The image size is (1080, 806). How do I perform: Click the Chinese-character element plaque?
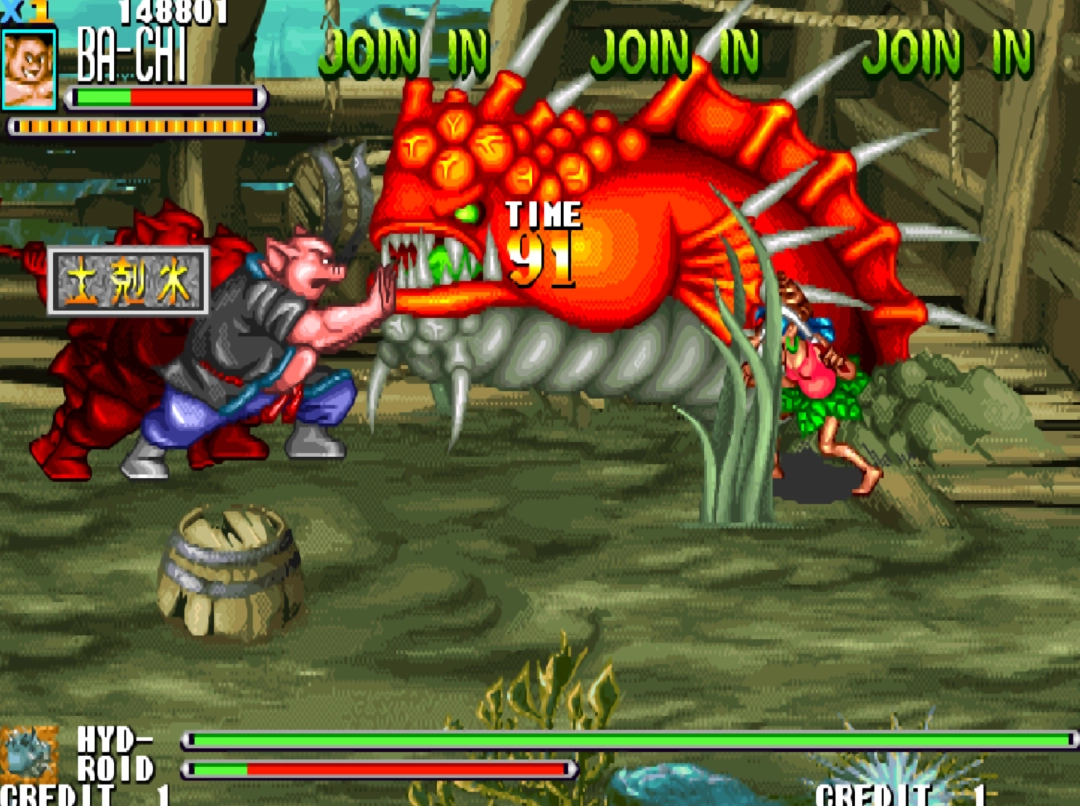click(129, 281)
